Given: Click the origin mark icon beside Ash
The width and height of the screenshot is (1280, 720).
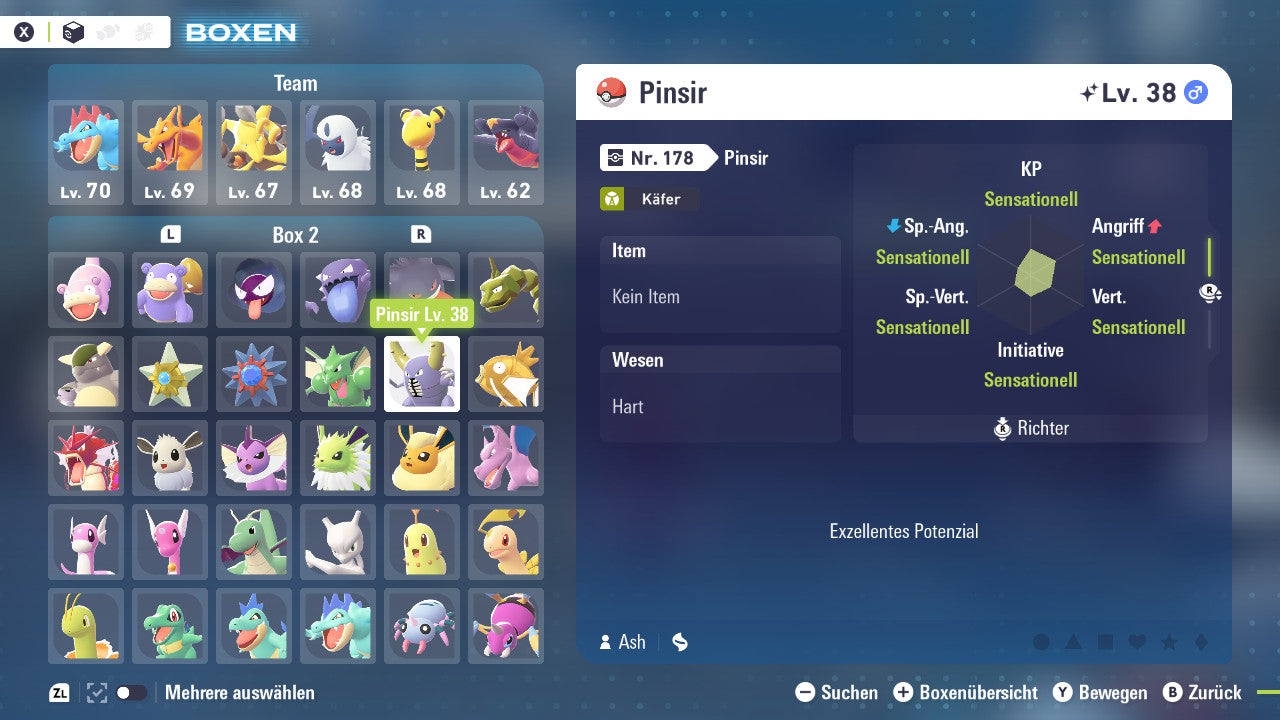Looking at the screenshot, I should tap(679, 642).
